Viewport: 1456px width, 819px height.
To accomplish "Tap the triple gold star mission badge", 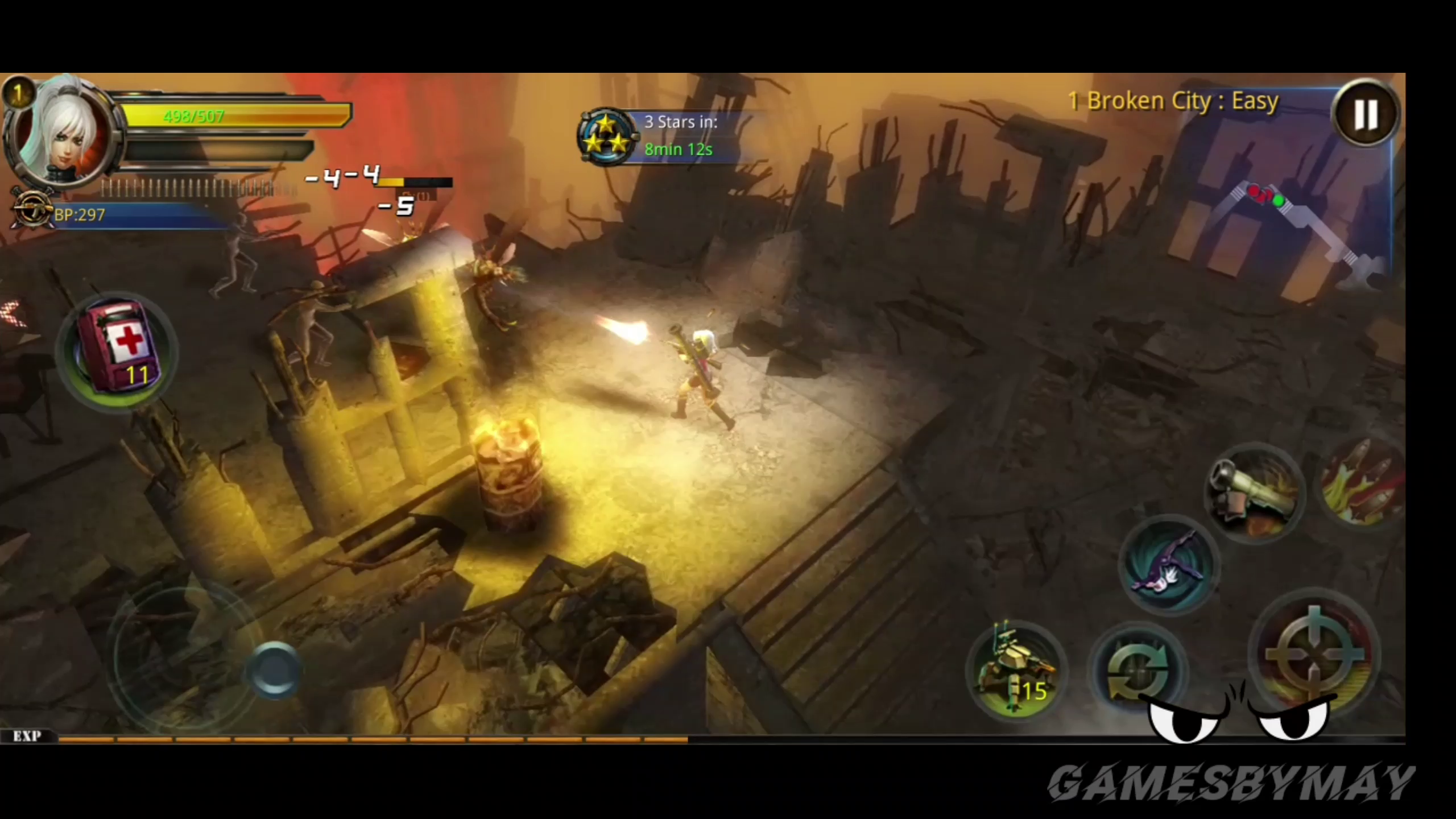I will (609, 136).
